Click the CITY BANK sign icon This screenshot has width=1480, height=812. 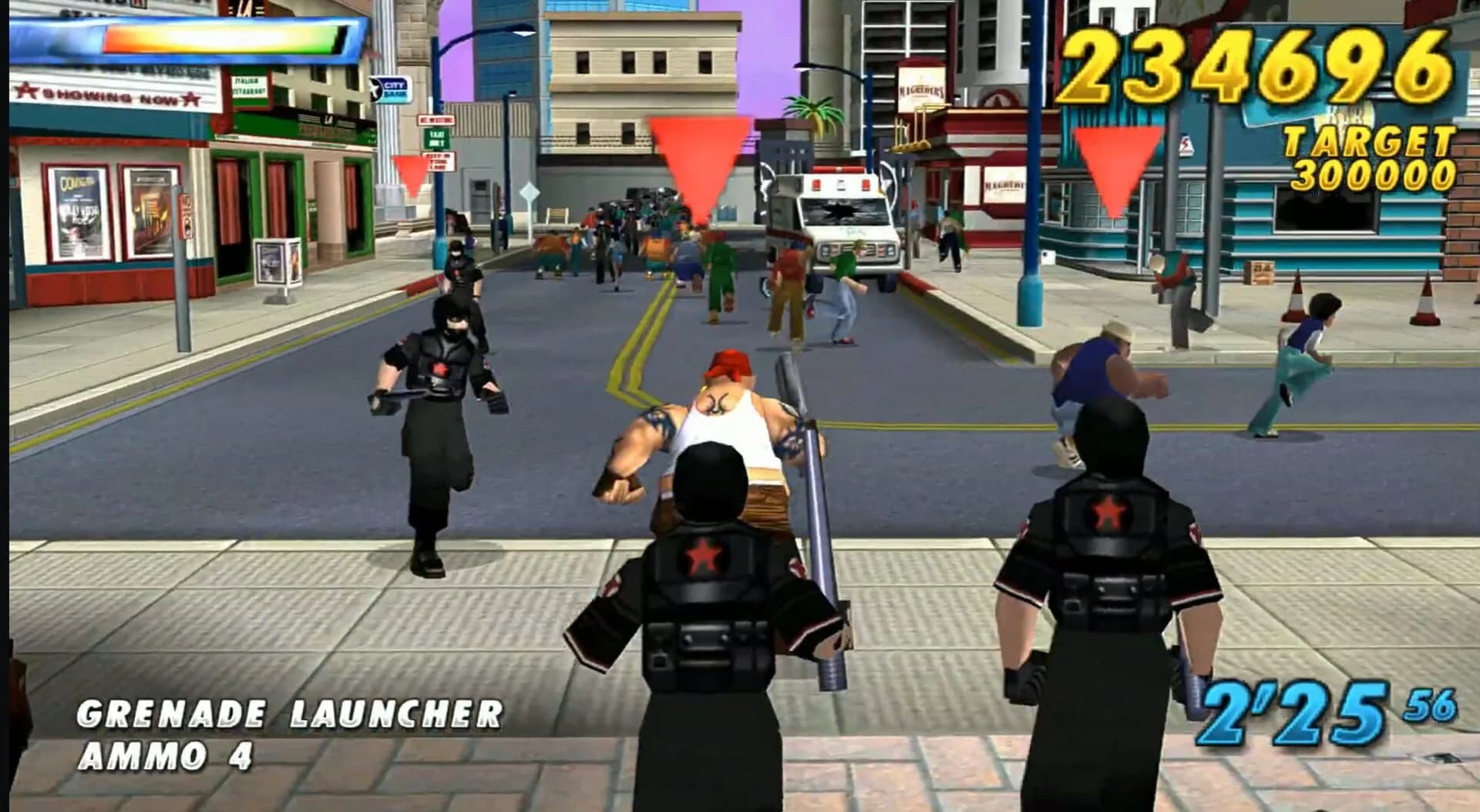[x=390, y=90]
